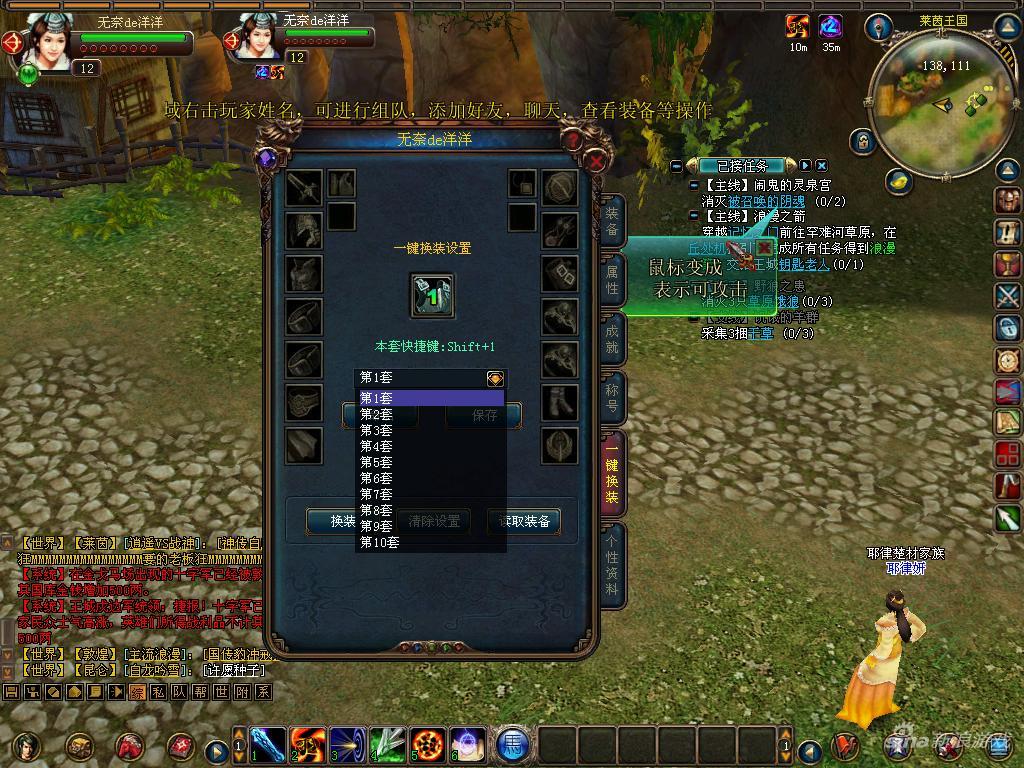
Task: Collapse the 第1套 dropdown with its arrow button
Action: click(495, 378)
